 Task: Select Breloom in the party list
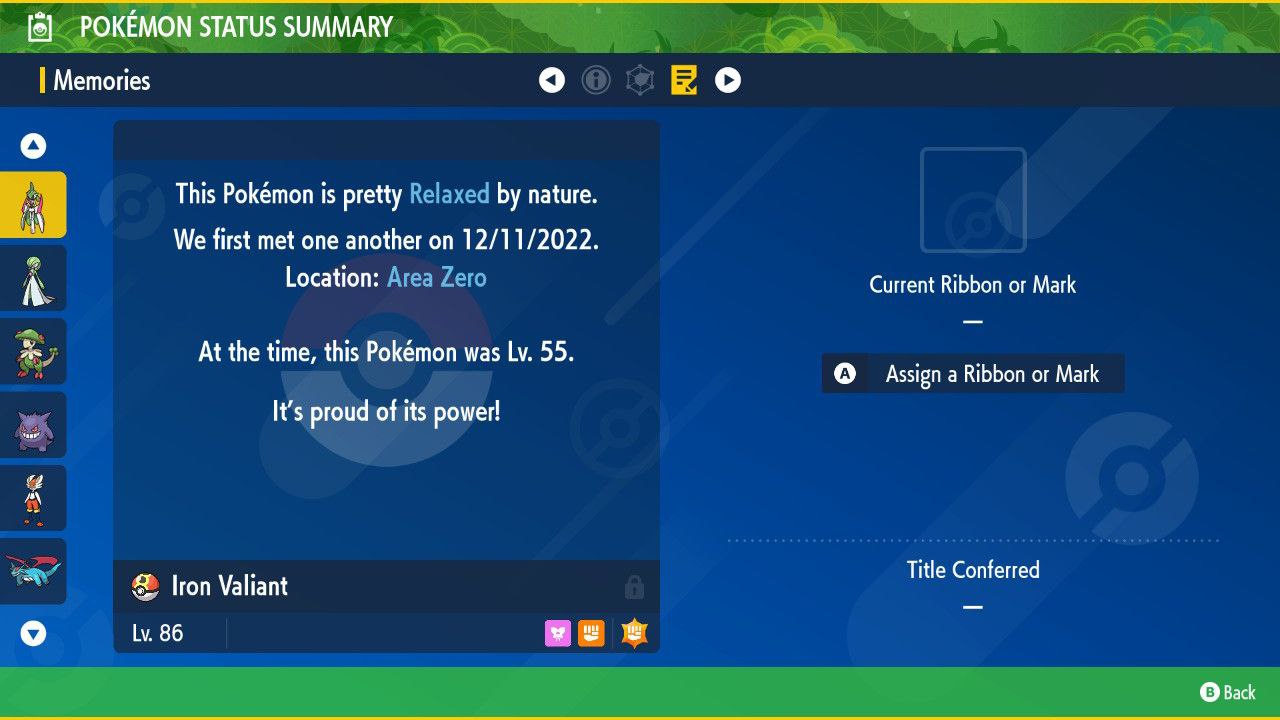coord(33,351)
